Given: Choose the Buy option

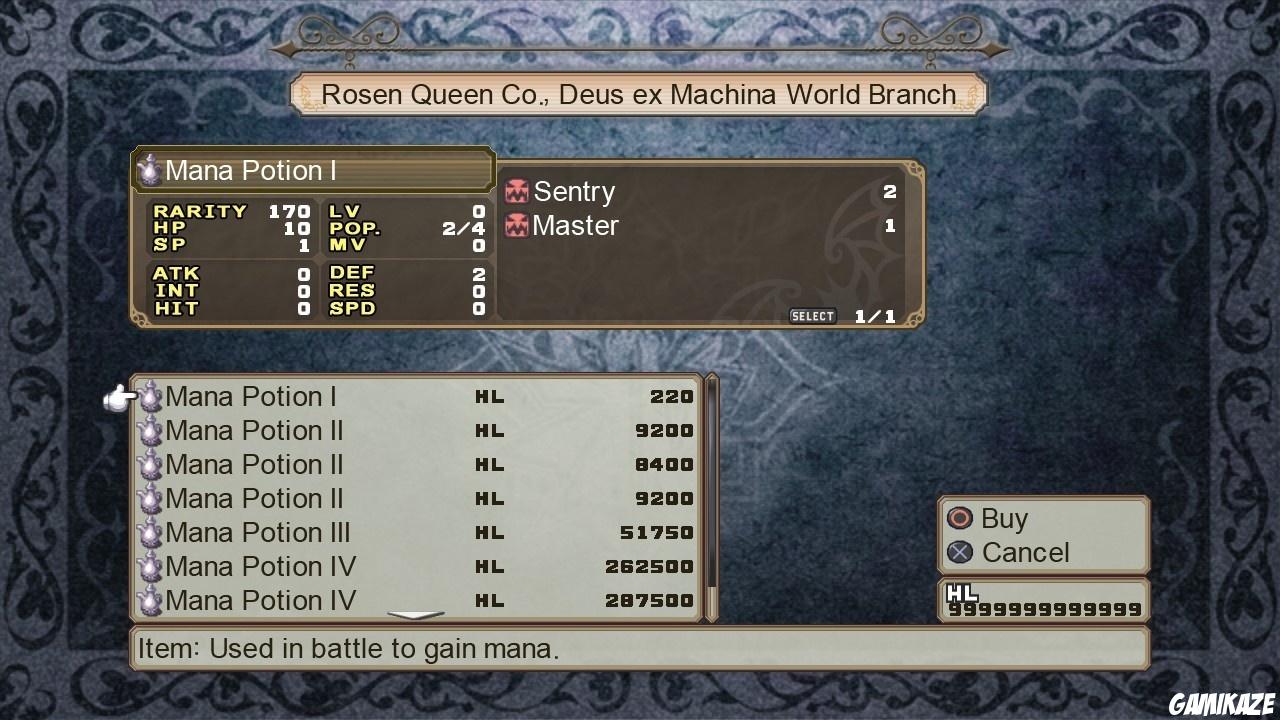Looking at the screenshot, I should [x=1005, y=518].
